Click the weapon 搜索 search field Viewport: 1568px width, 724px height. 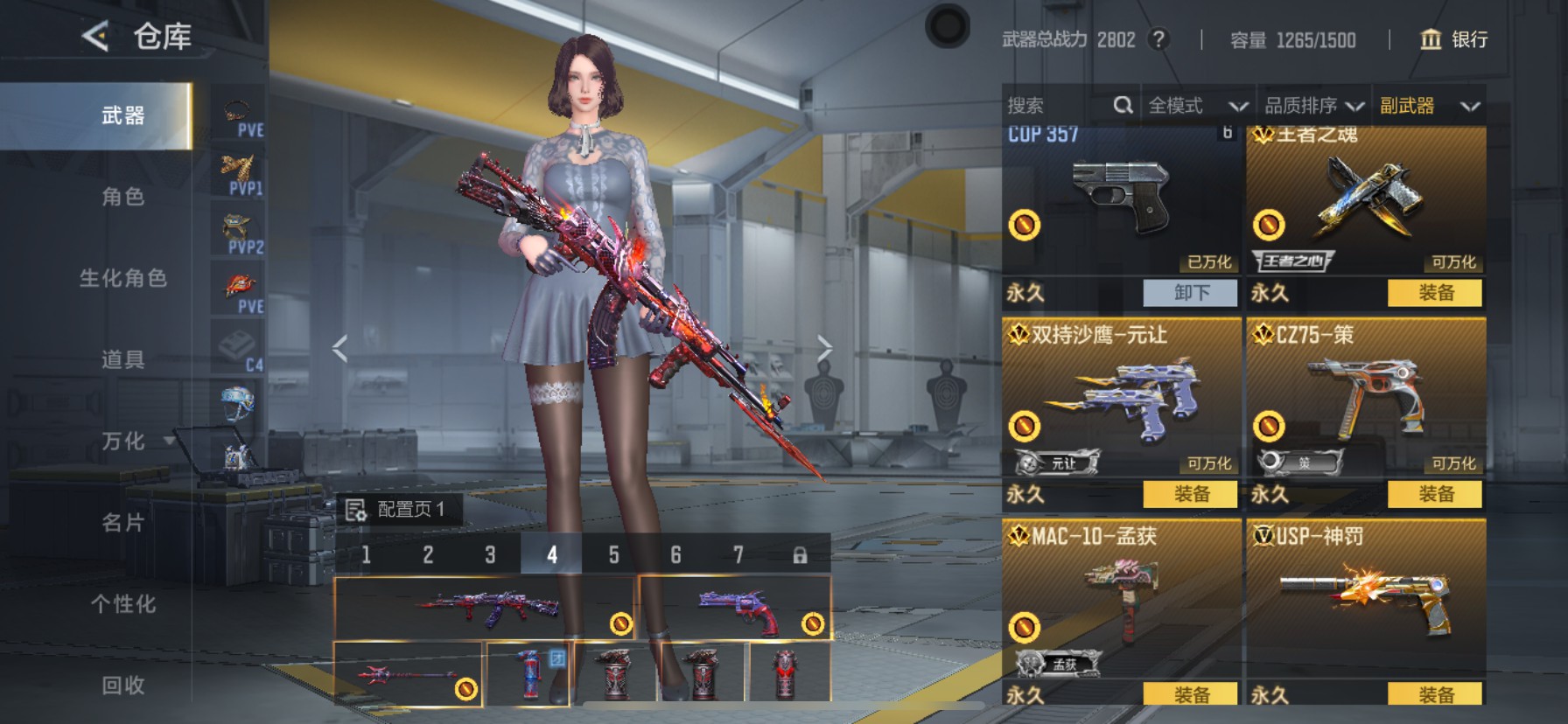[x=1059, y=106]
